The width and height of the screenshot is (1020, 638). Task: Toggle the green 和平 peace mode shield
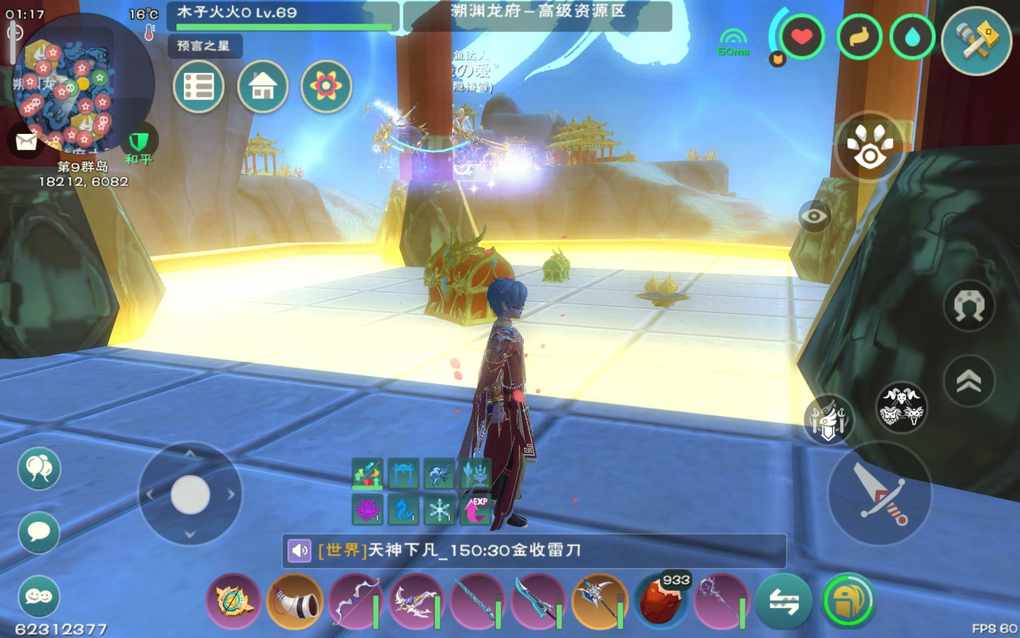coord(138,140)
